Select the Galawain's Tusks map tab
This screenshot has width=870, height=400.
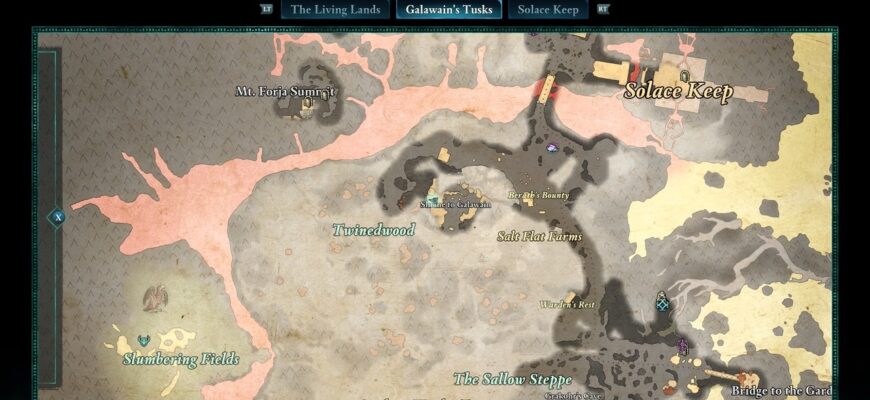coord(449,10)
